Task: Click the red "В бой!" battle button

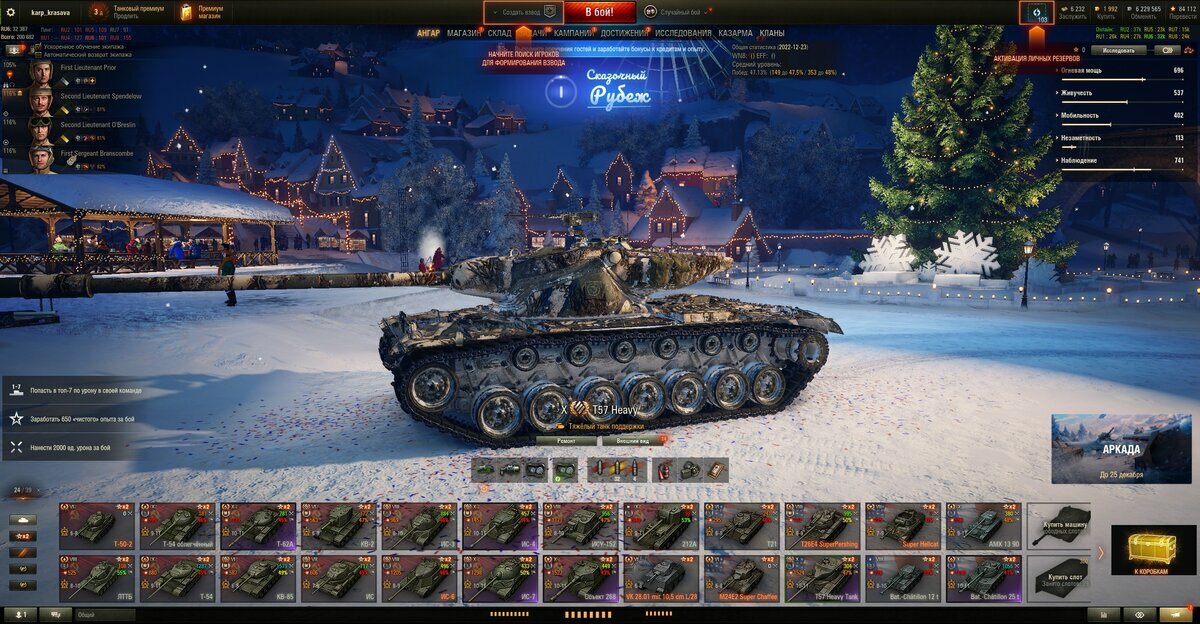Action: click(x=599, y=12)
